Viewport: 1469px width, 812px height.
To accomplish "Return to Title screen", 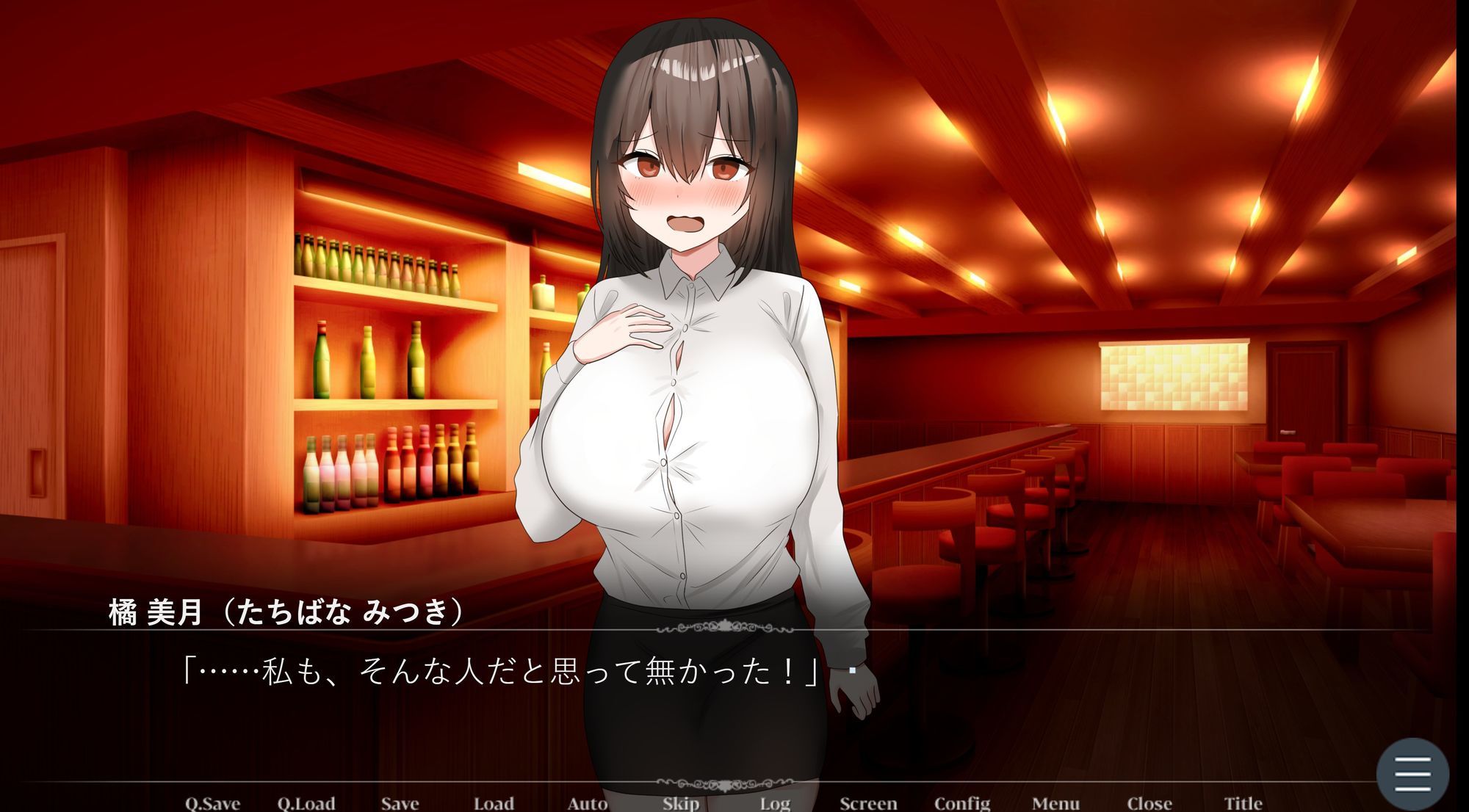I will coord(1244,803).
